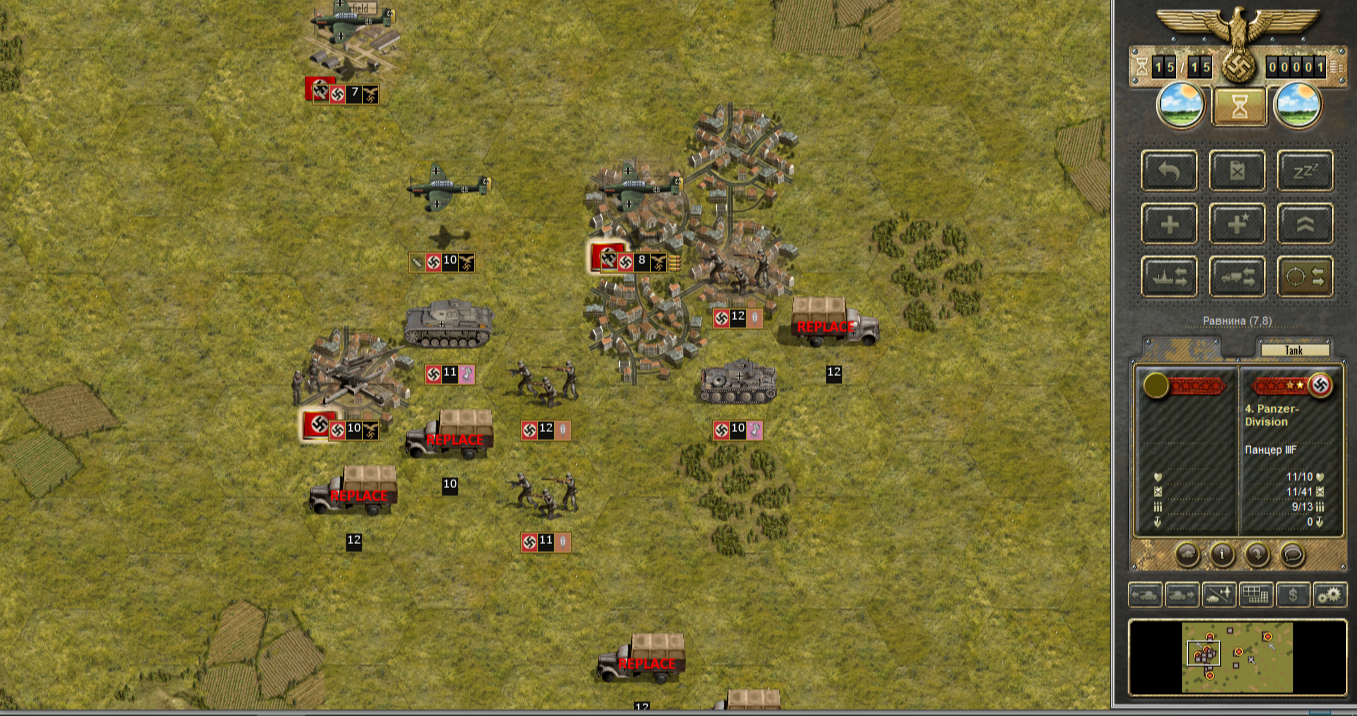Screen dimensions: 1357x716
Task: Undo the last move with the arrow button
Action: click(x=1169, y=170)
